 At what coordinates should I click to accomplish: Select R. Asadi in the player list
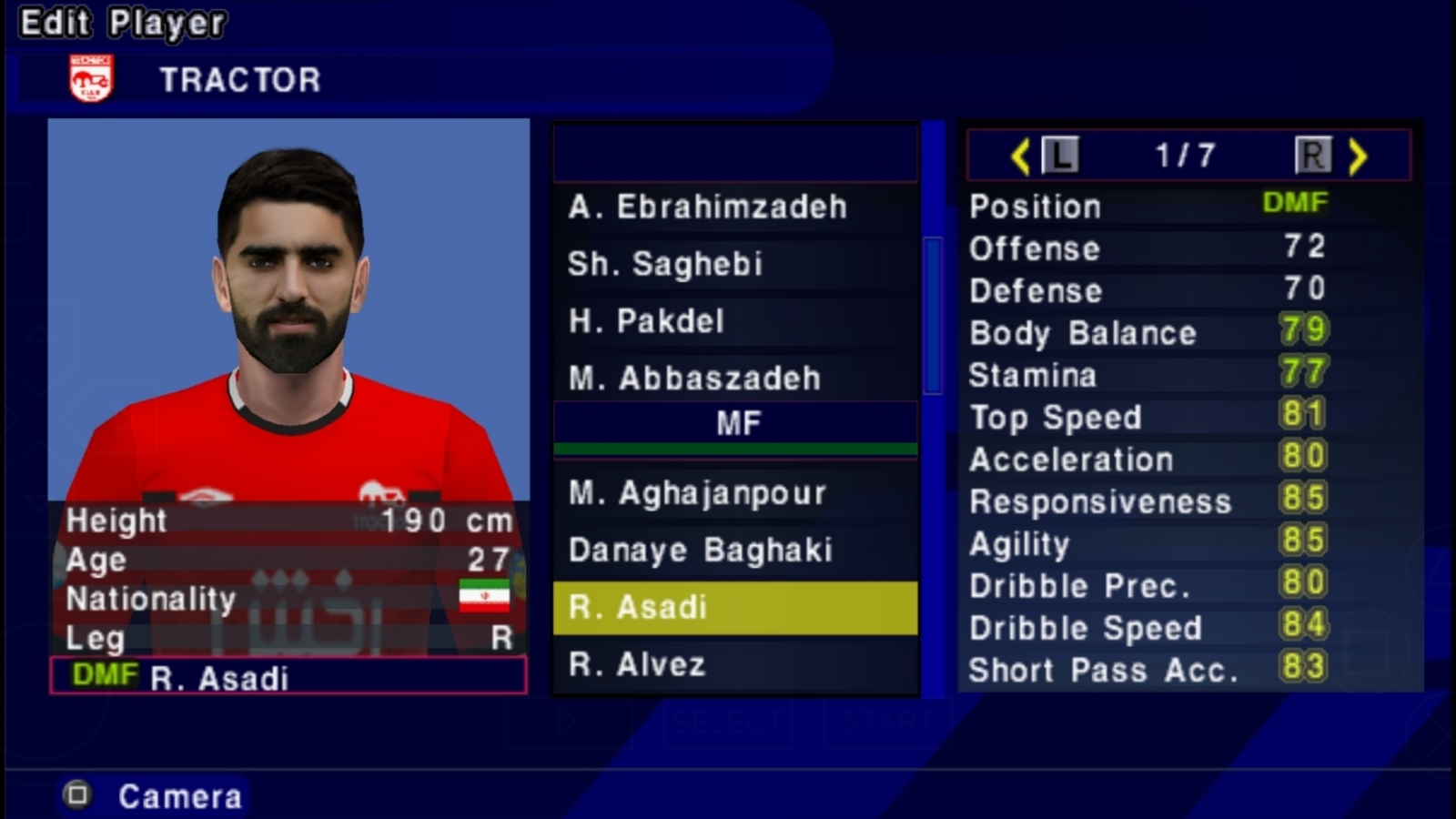(x=735, y=607)
